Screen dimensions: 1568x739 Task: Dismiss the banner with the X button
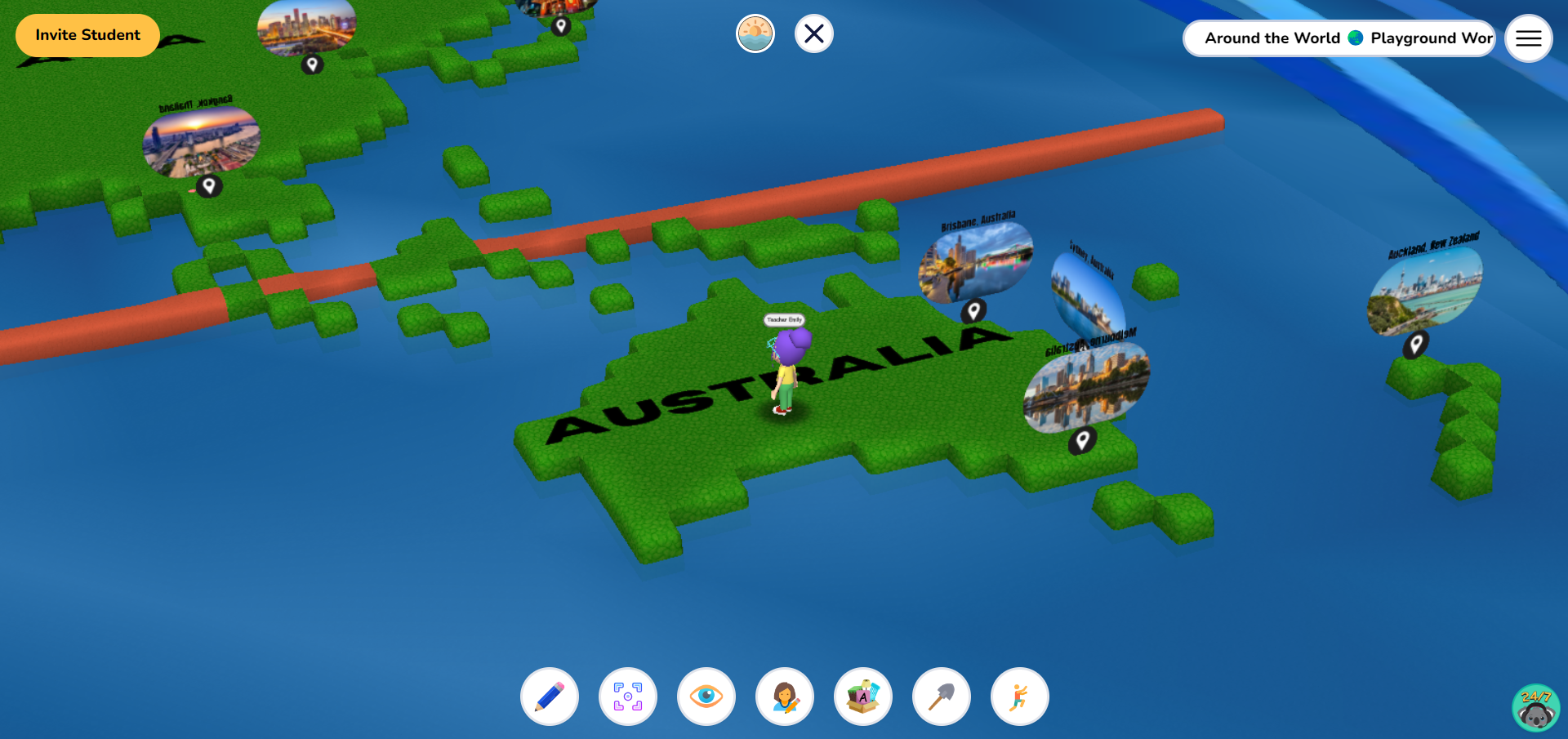(x=813, y=33)
